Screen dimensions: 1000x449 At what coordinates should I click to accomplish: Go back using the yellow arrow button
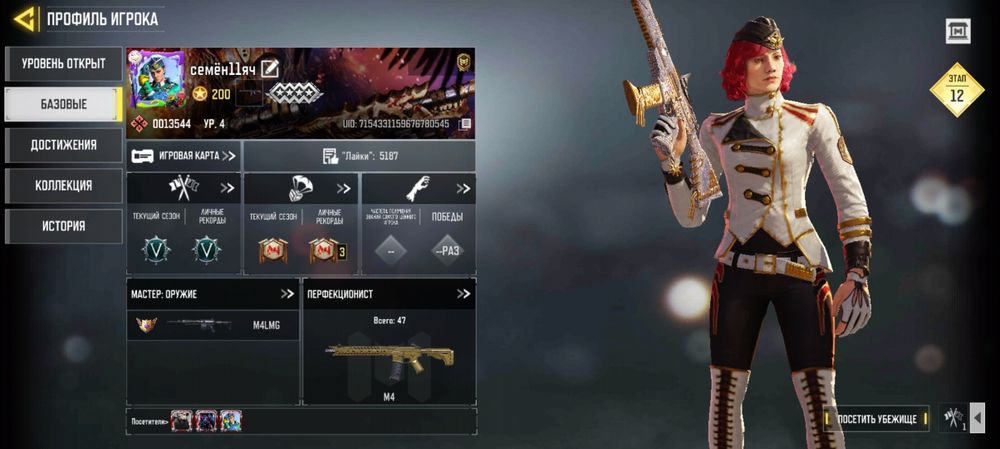click(25, 18)
